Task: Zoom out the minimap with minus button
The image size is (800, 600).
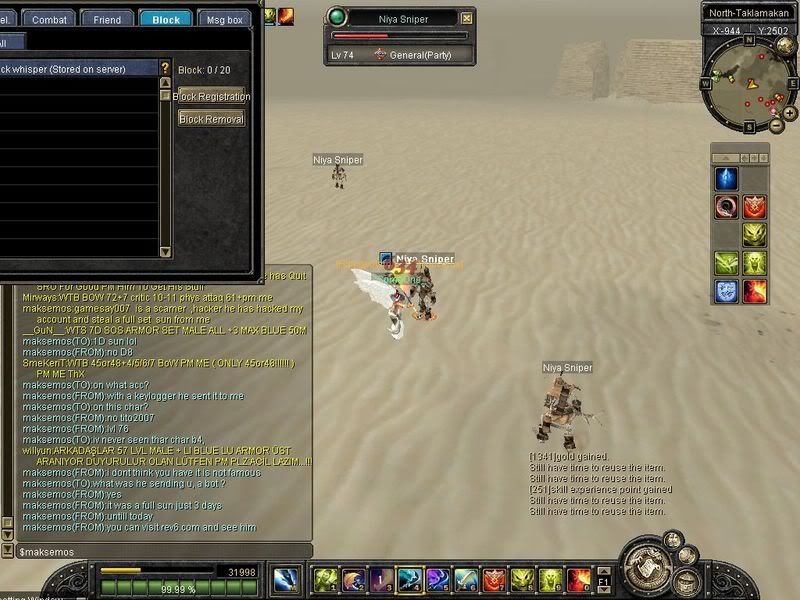Action: 777,126
